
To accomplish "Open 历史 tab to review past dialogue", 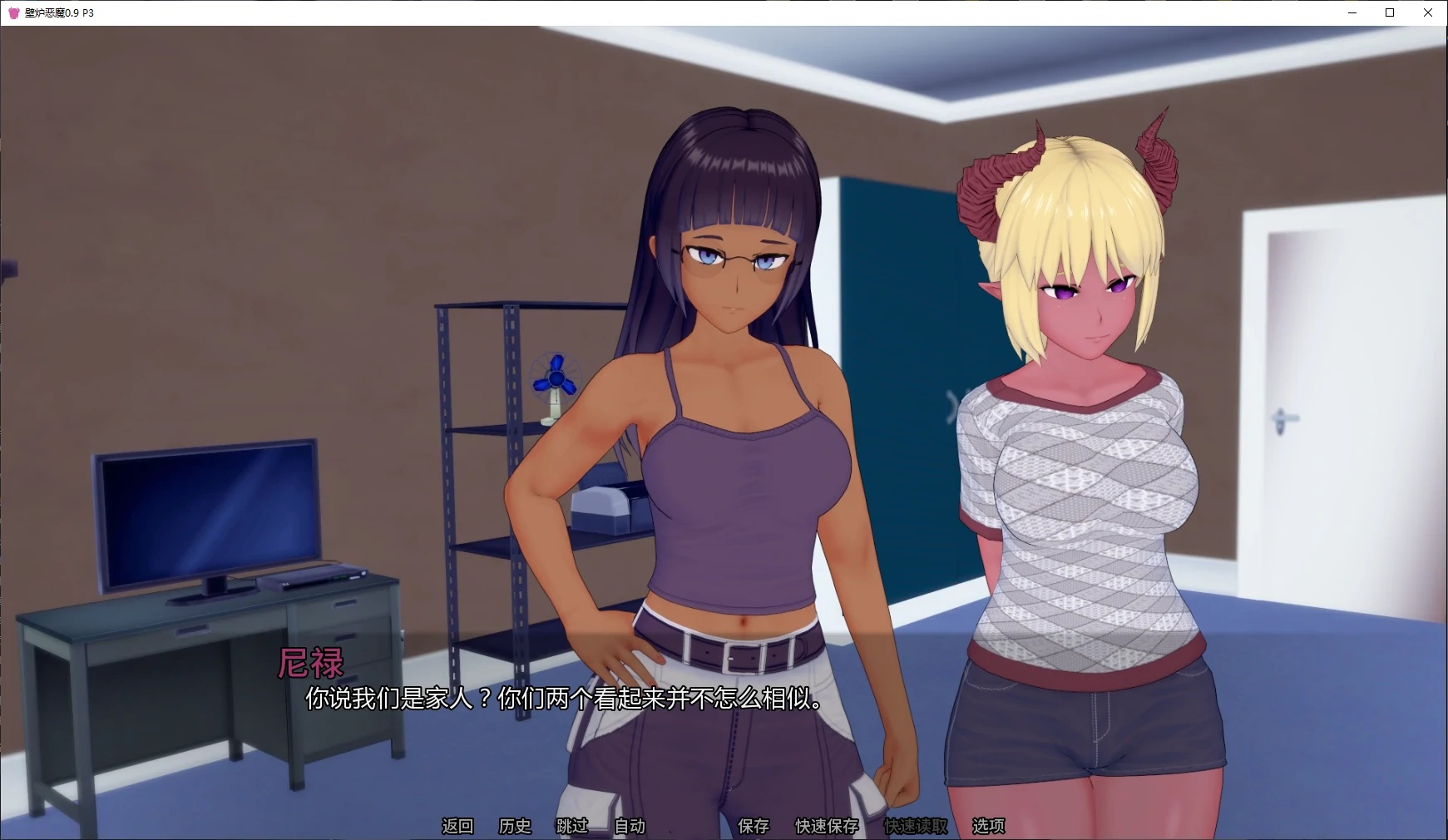I will pyautogui.click(x=513, y=827).
